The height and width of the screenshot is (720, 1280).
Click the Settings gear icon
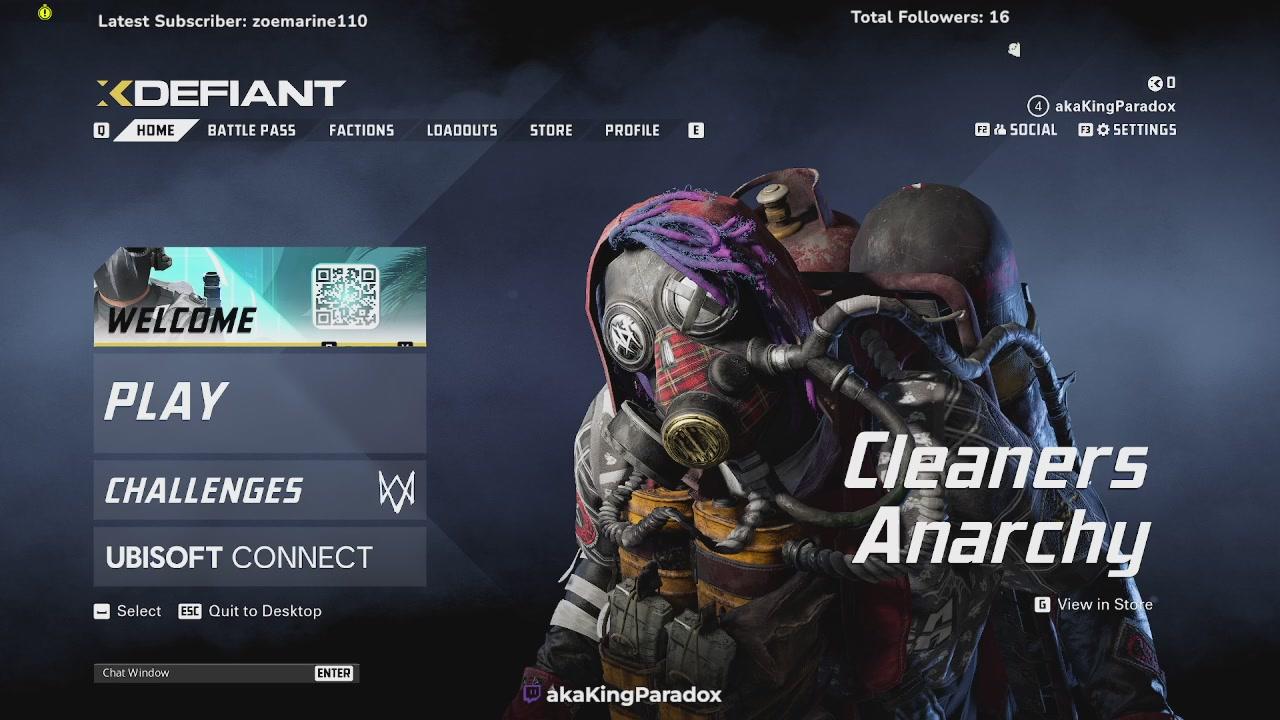(x=1106, y=129)
